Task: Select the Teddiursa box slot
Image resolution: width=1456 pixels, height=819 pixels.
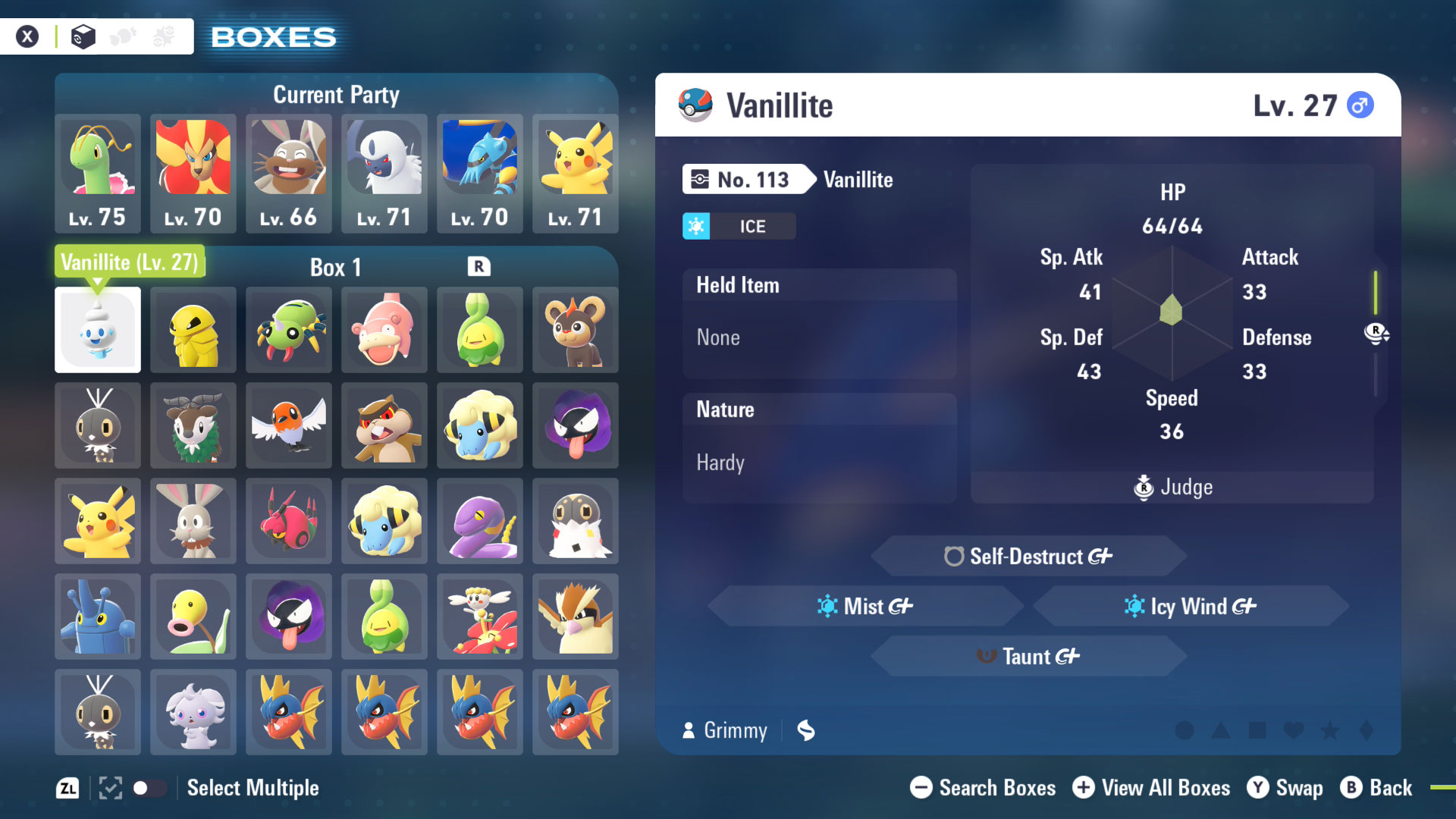Action: [x=576, y=330]
